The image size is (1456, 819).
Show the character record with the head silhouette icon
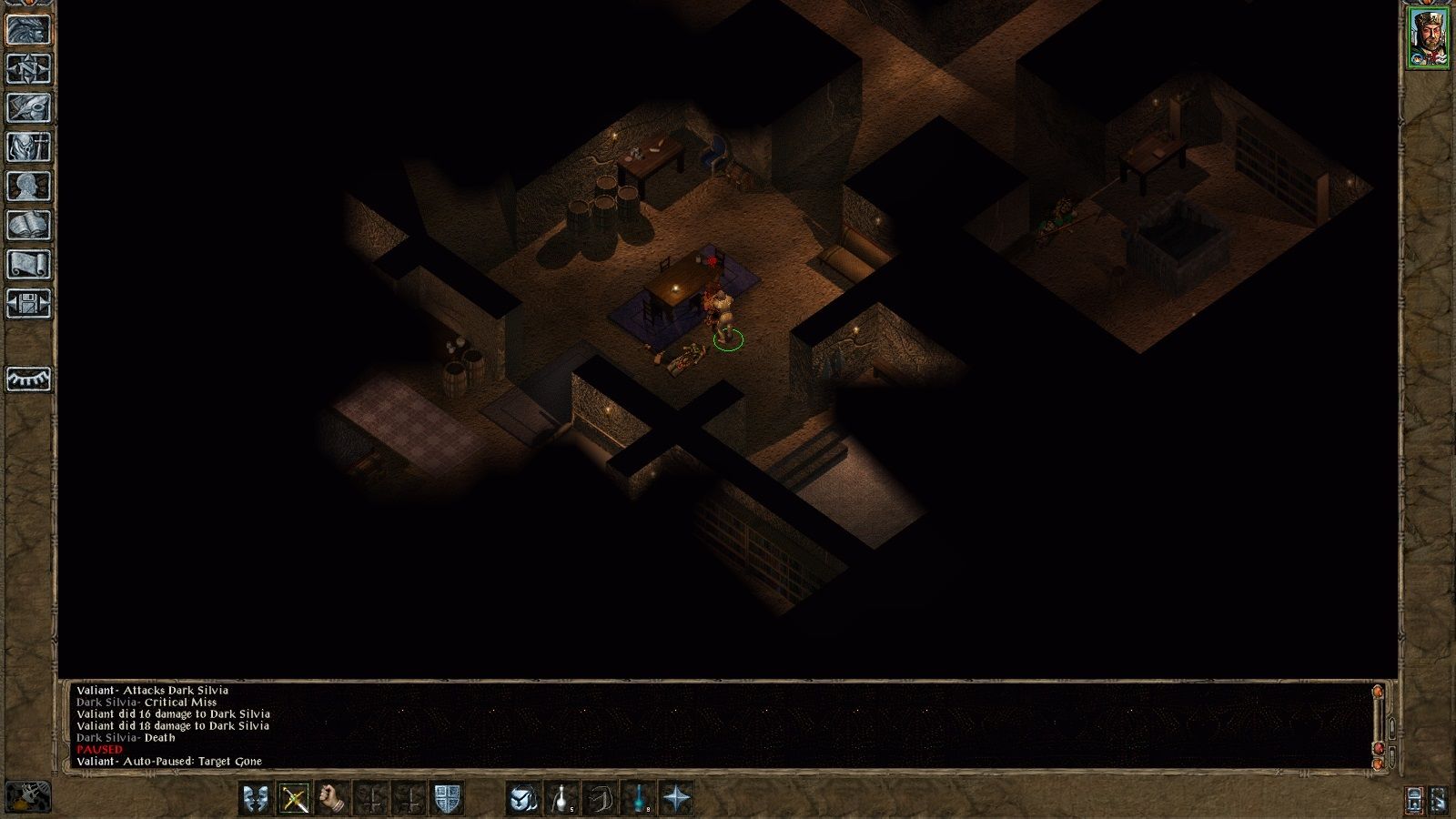coord(28,187)
